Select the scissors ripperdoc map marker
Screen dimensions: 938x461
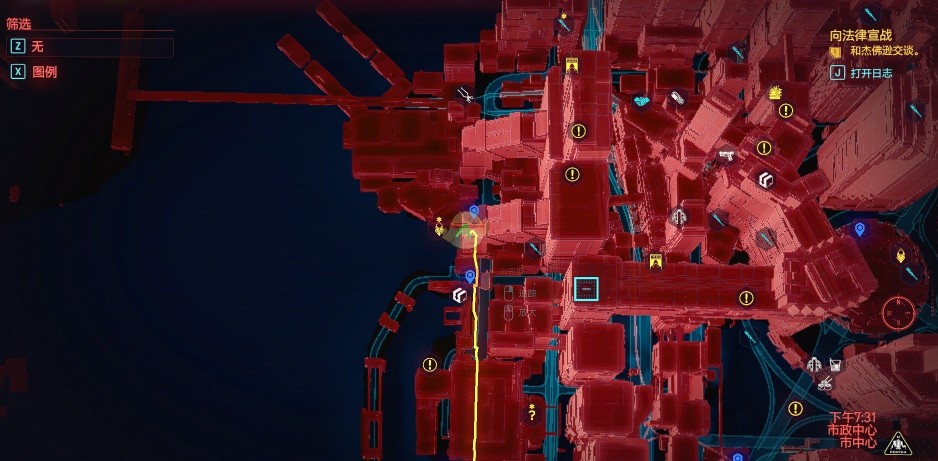pyautogui.click(x=465, y=96)
